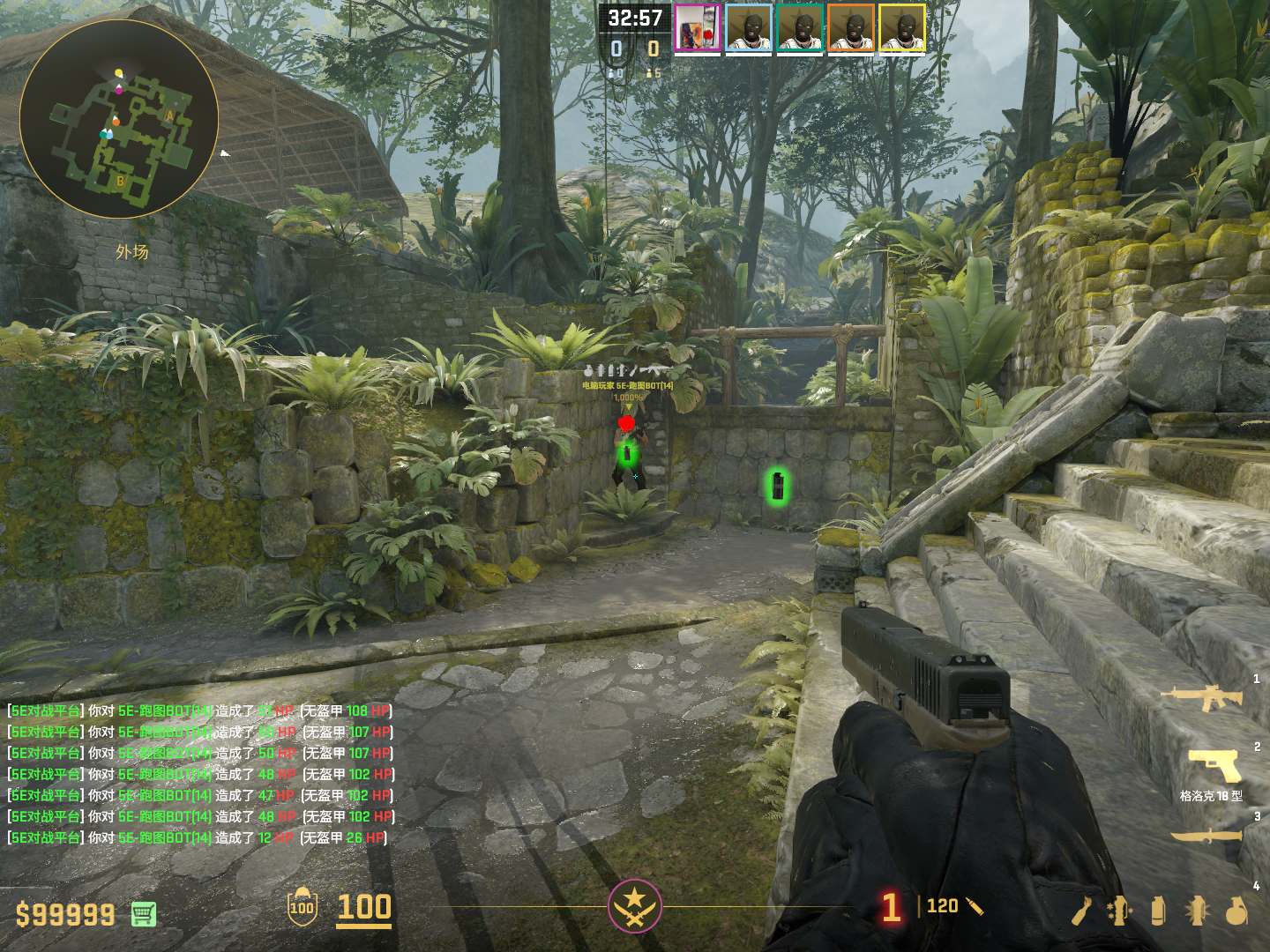The height and width of the screenshot is (952, 1270).
Task: Click the orange-framed player avatar
Action: click(x=851, y=29)
